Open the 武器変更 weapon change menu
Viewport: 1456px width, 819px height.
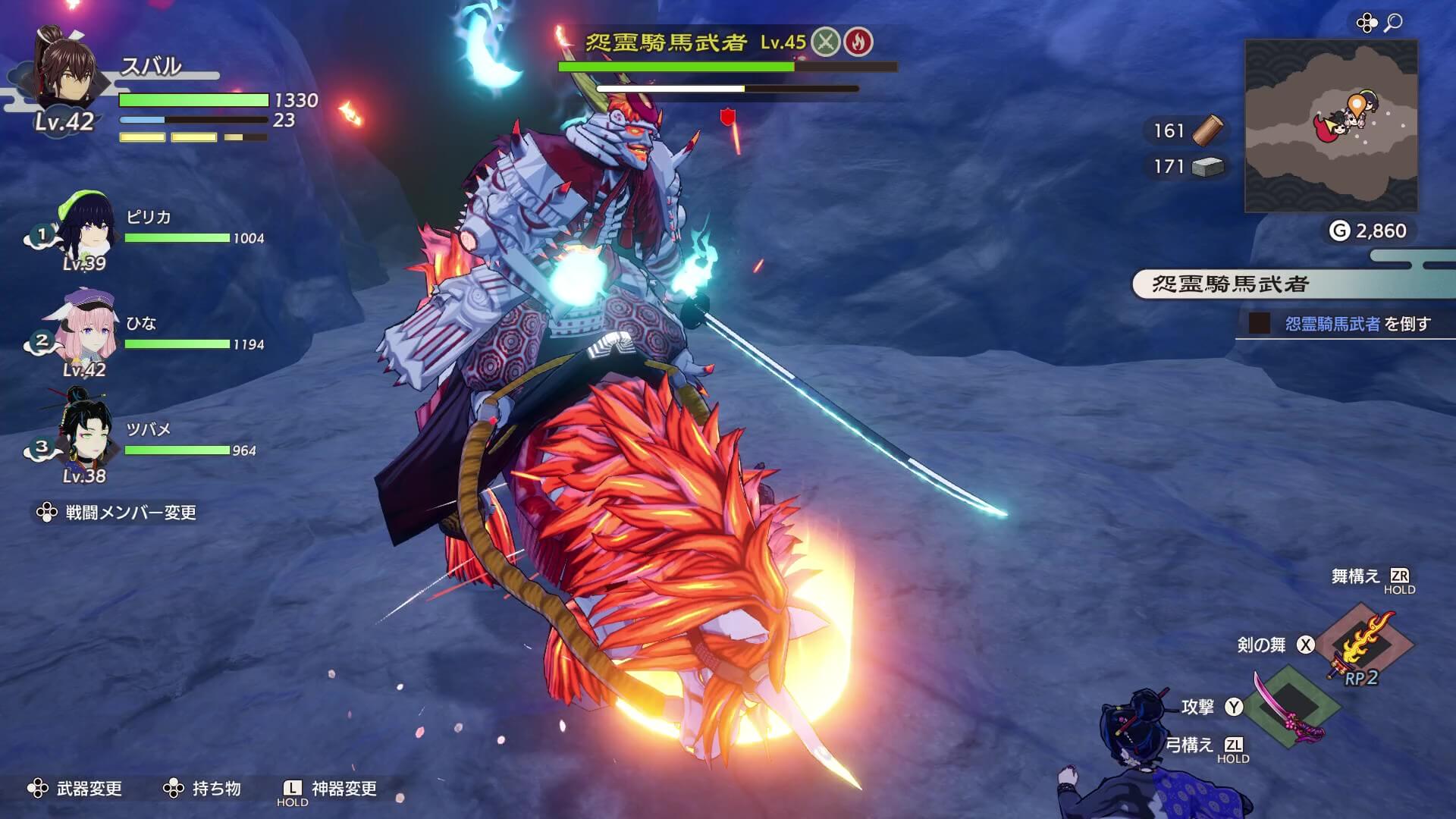click(89, 789)
